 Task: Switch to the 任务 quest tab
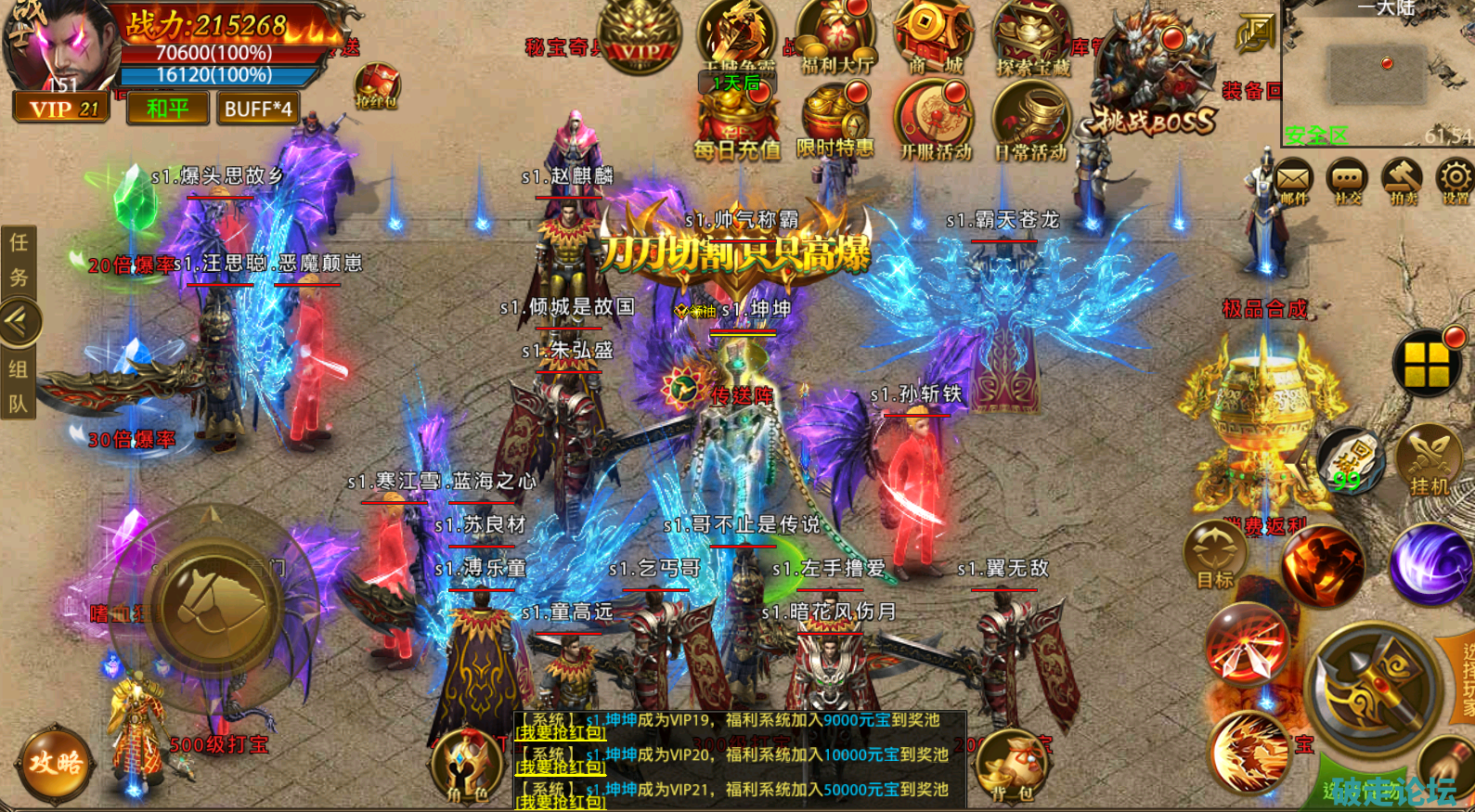[x=19, y=261]
